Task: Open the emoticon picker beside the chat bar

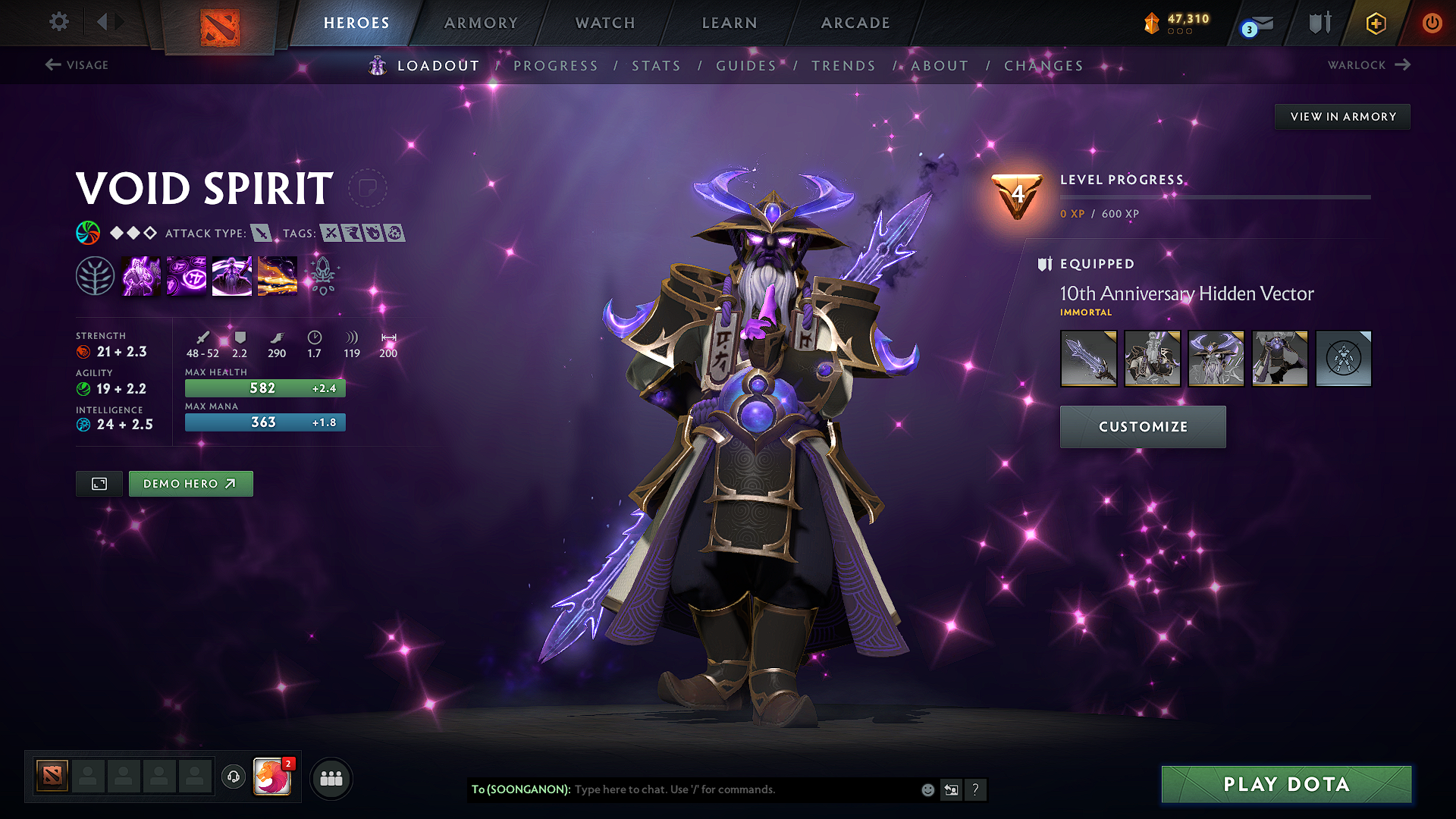Action: (x=927, y=789)
